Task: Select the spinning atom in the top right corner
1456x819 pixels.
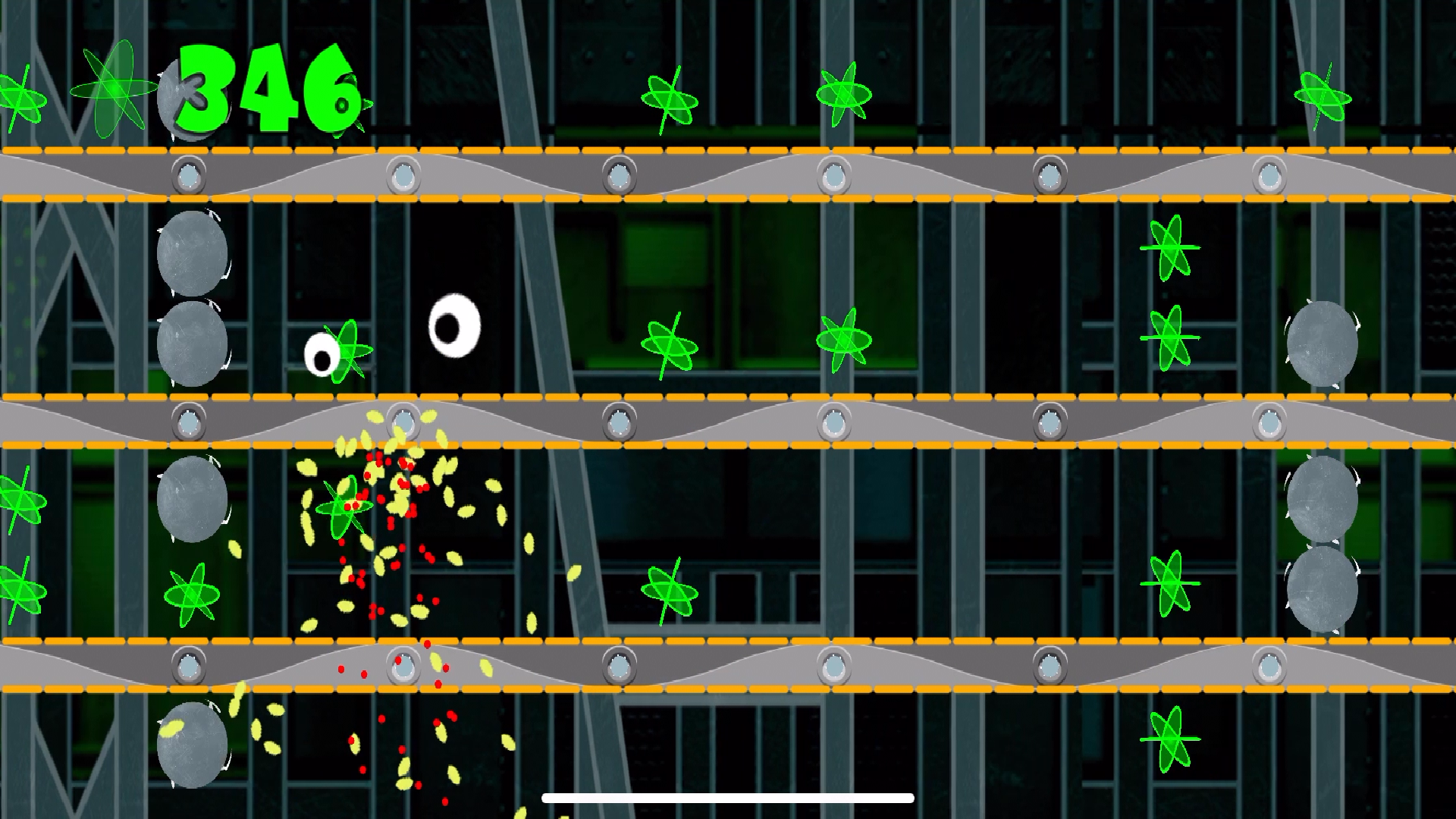Action: click(1323, 95)
